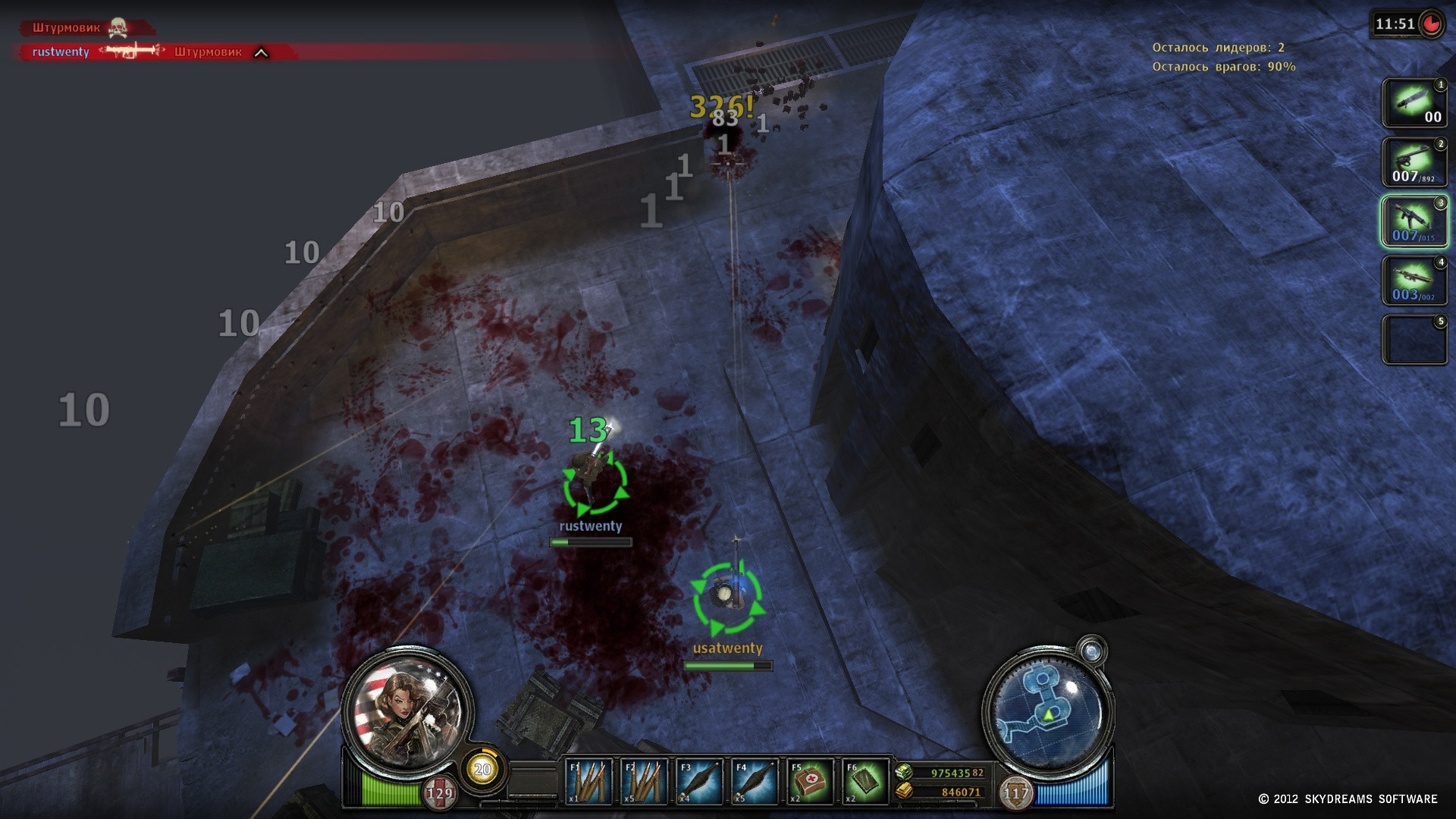Screen dimensions: 1456x819
Task: Select the highlighted assault rifle slot
Action: 1414,221
